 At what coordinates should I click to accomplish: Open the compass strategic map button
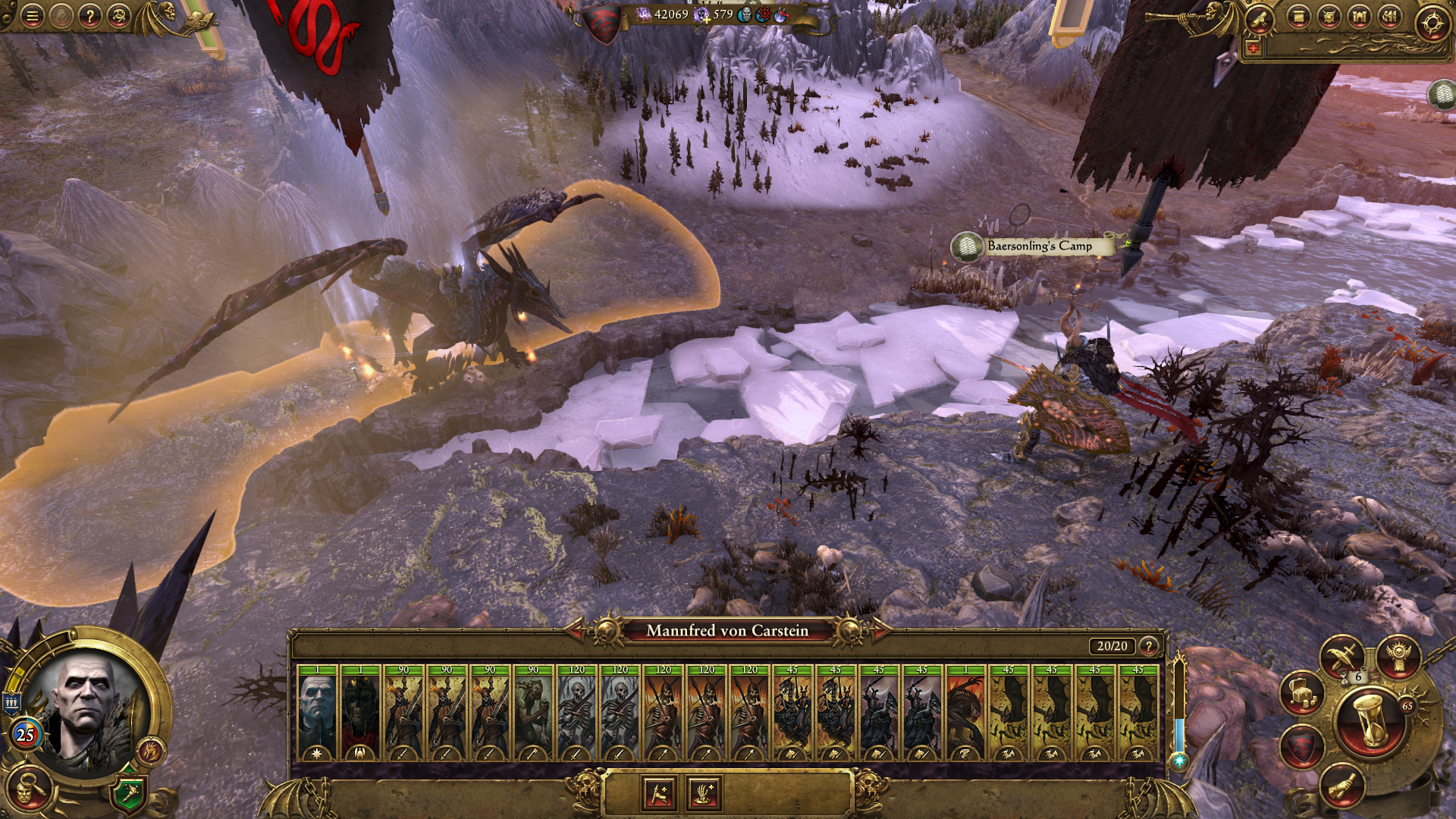(1432, 23)
